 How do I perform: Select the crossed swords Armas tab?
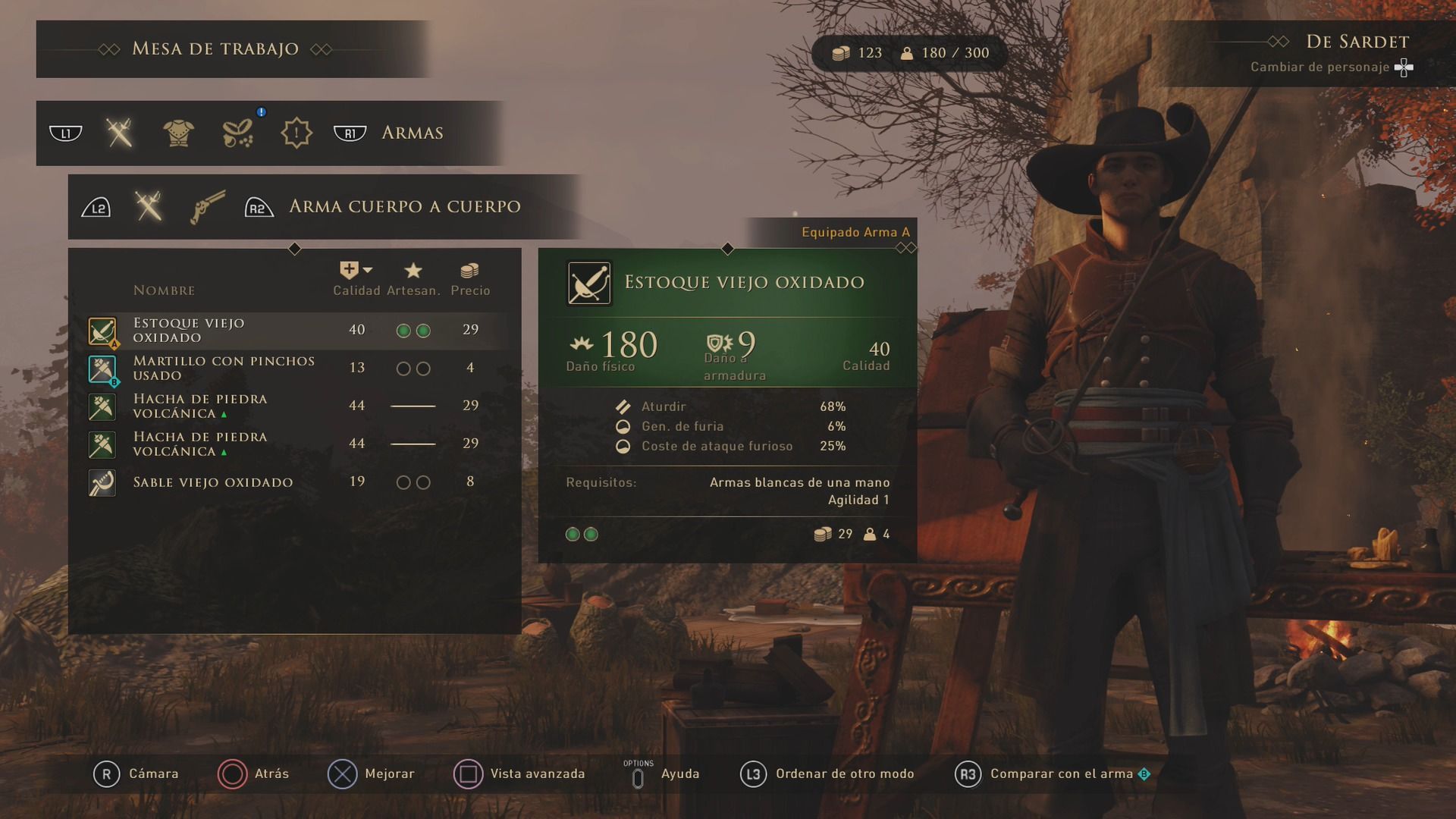pyautogui.click(x=120, y=133)
